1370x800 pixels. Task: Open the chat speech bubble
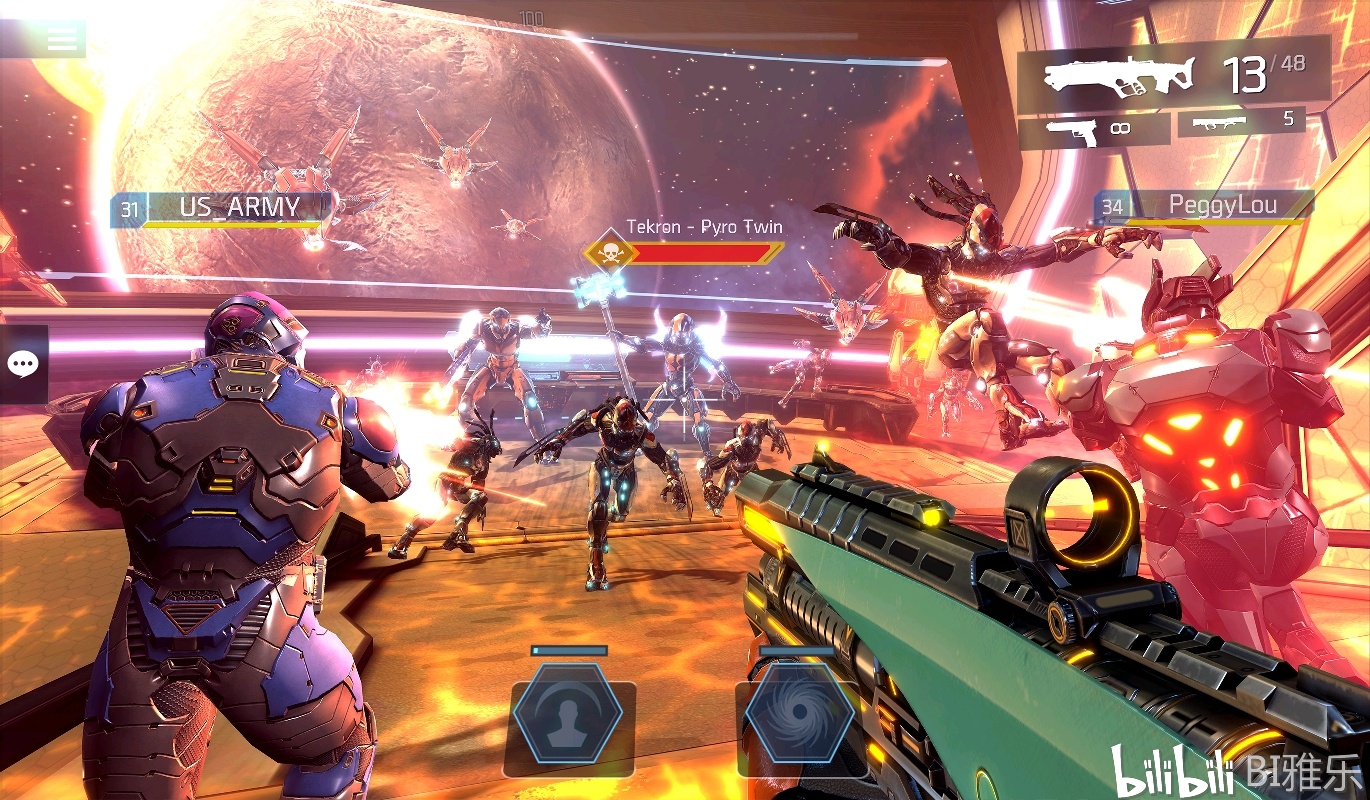[x=23, y=364]
